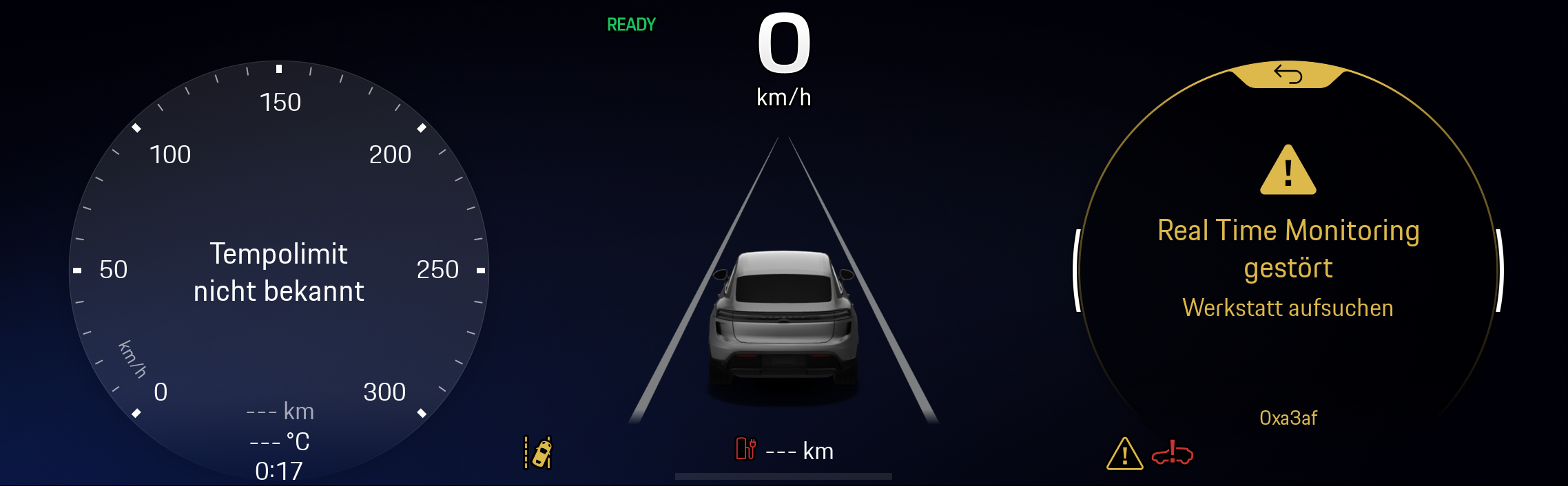Open the yellow general warning triangle indicator
Screen dimensions: 1568x486
[1124, 454]
